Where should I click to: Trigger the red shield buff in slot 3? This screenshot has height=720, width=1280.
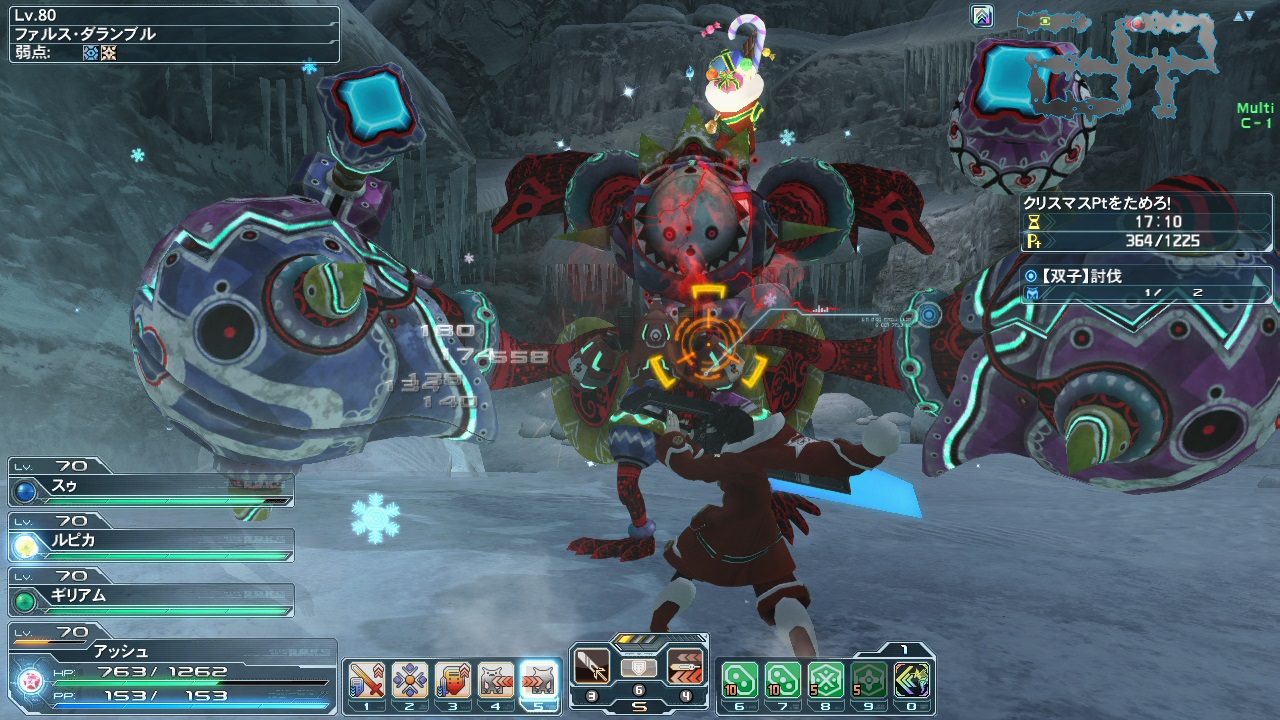tap(453, 681)
